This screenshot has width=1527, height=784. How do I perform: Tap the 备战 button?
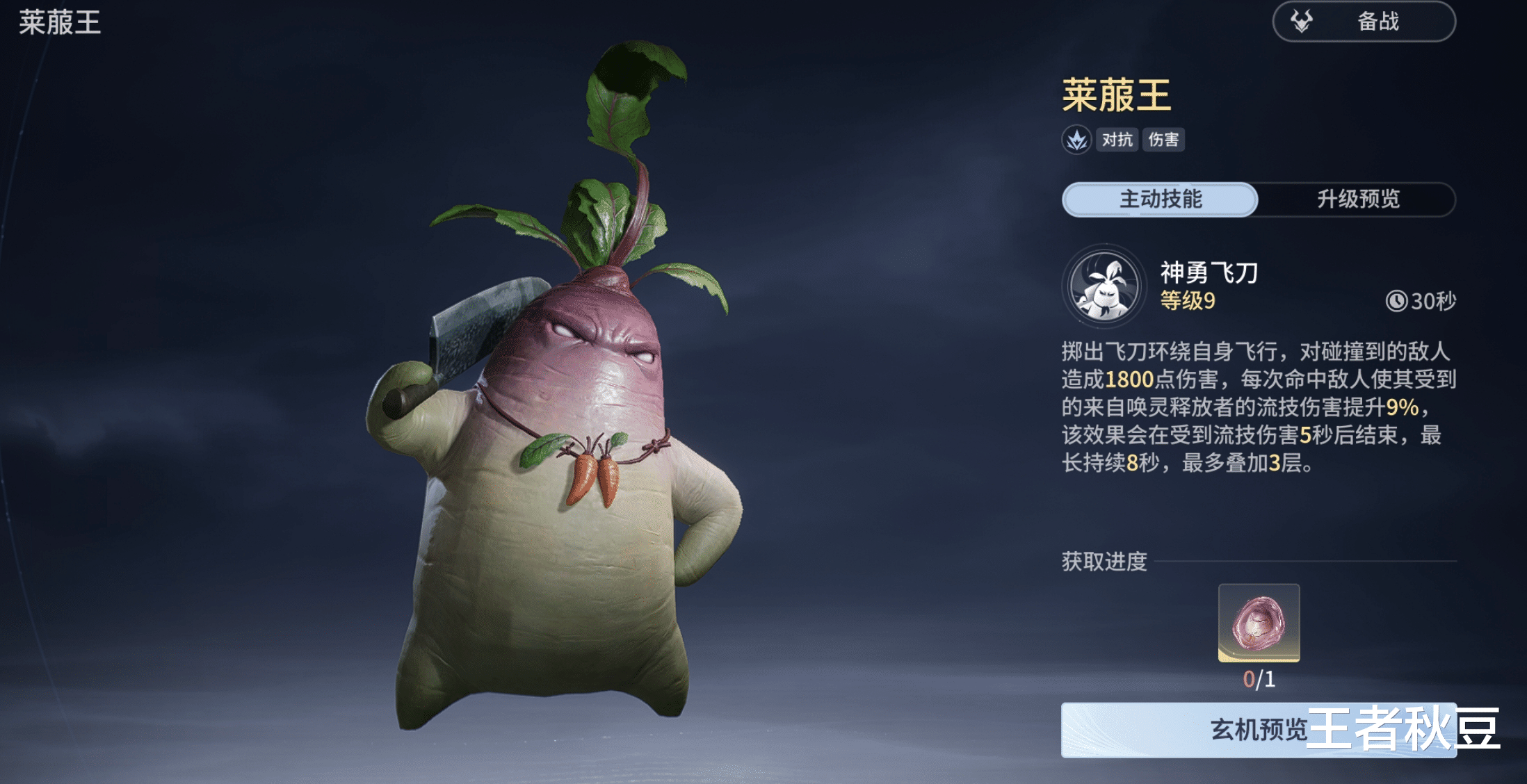click(x=1363, y=22)
